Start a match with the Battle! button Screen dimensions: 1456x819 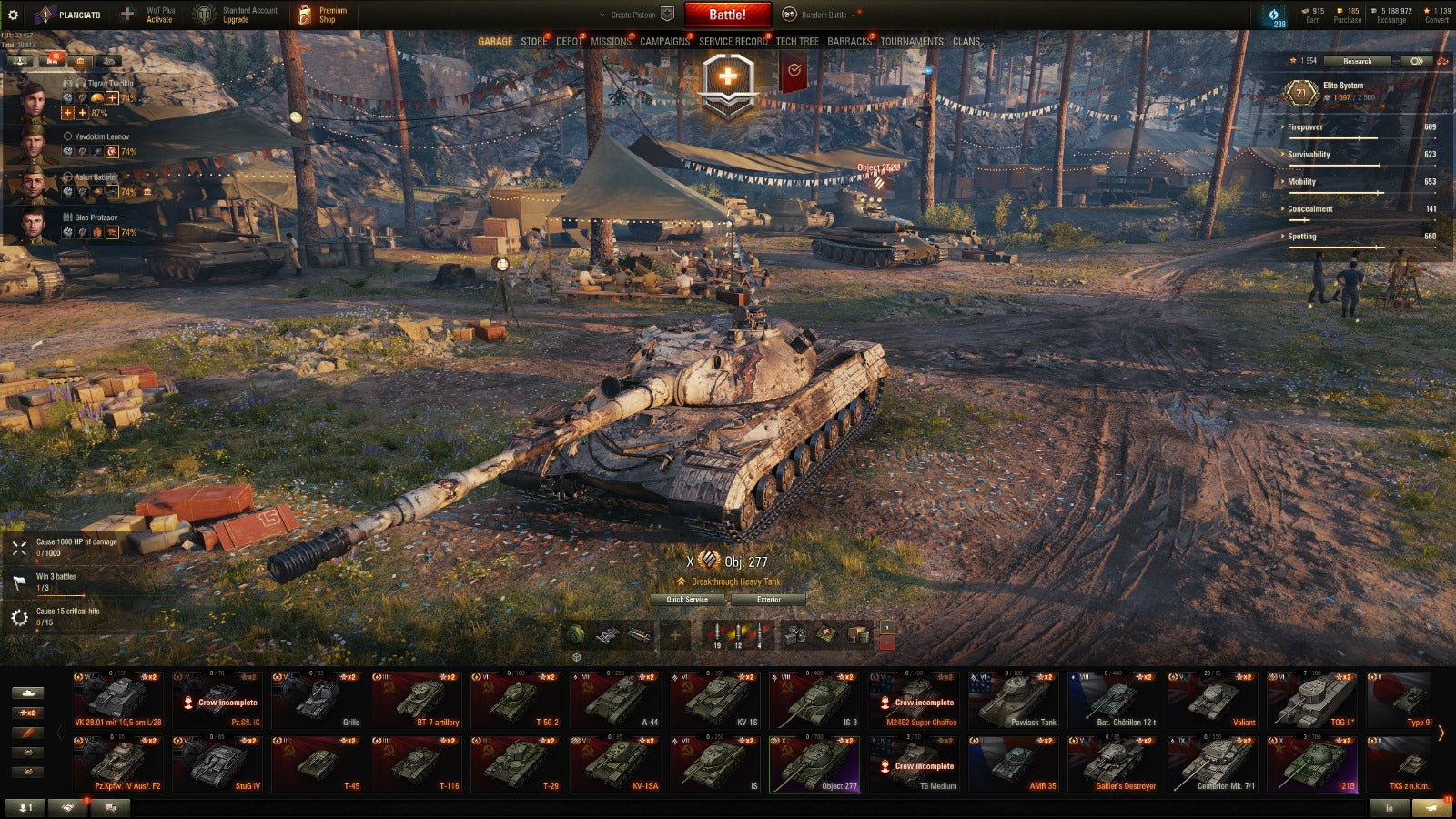pos(727,15)
